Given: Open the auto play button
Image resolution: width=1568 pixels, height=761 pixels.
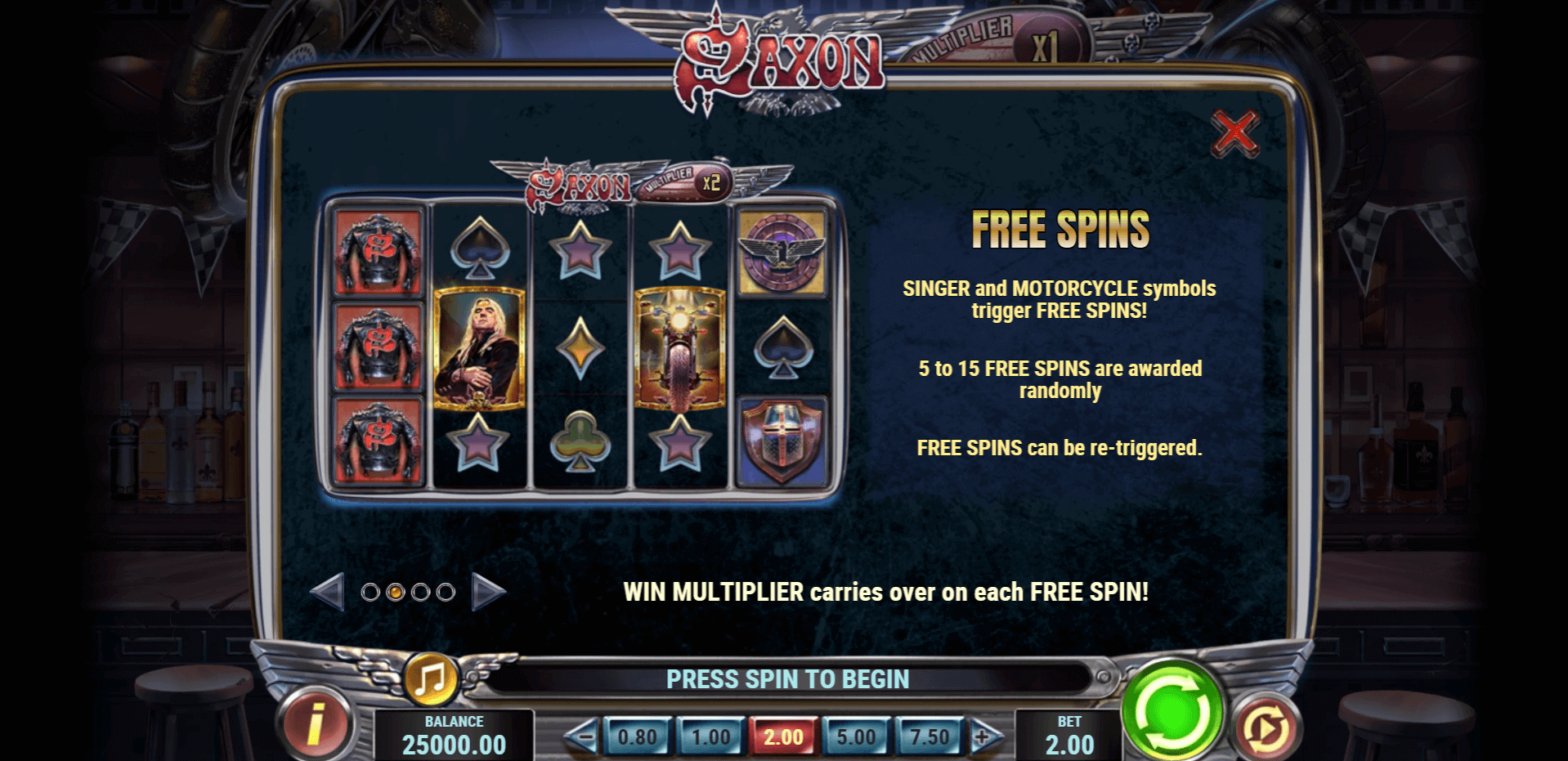Looking at the screenshot, I should coord(1265,727).
